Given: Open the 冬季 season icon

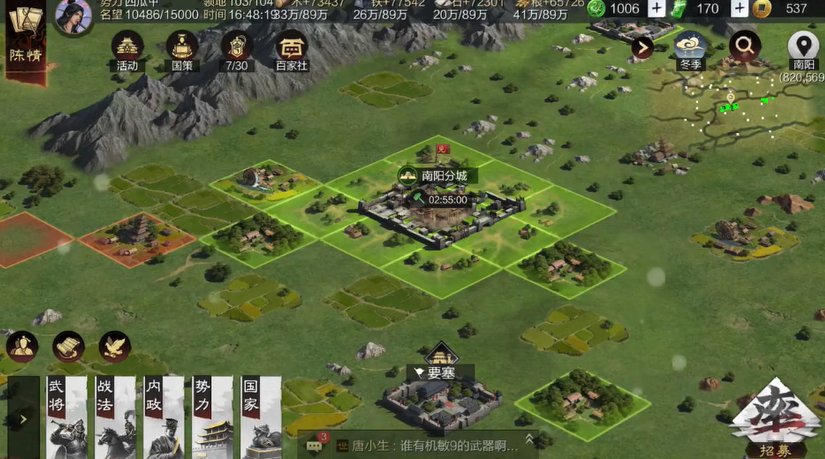Looking at the screenshot, I should [x=690, y=47].
